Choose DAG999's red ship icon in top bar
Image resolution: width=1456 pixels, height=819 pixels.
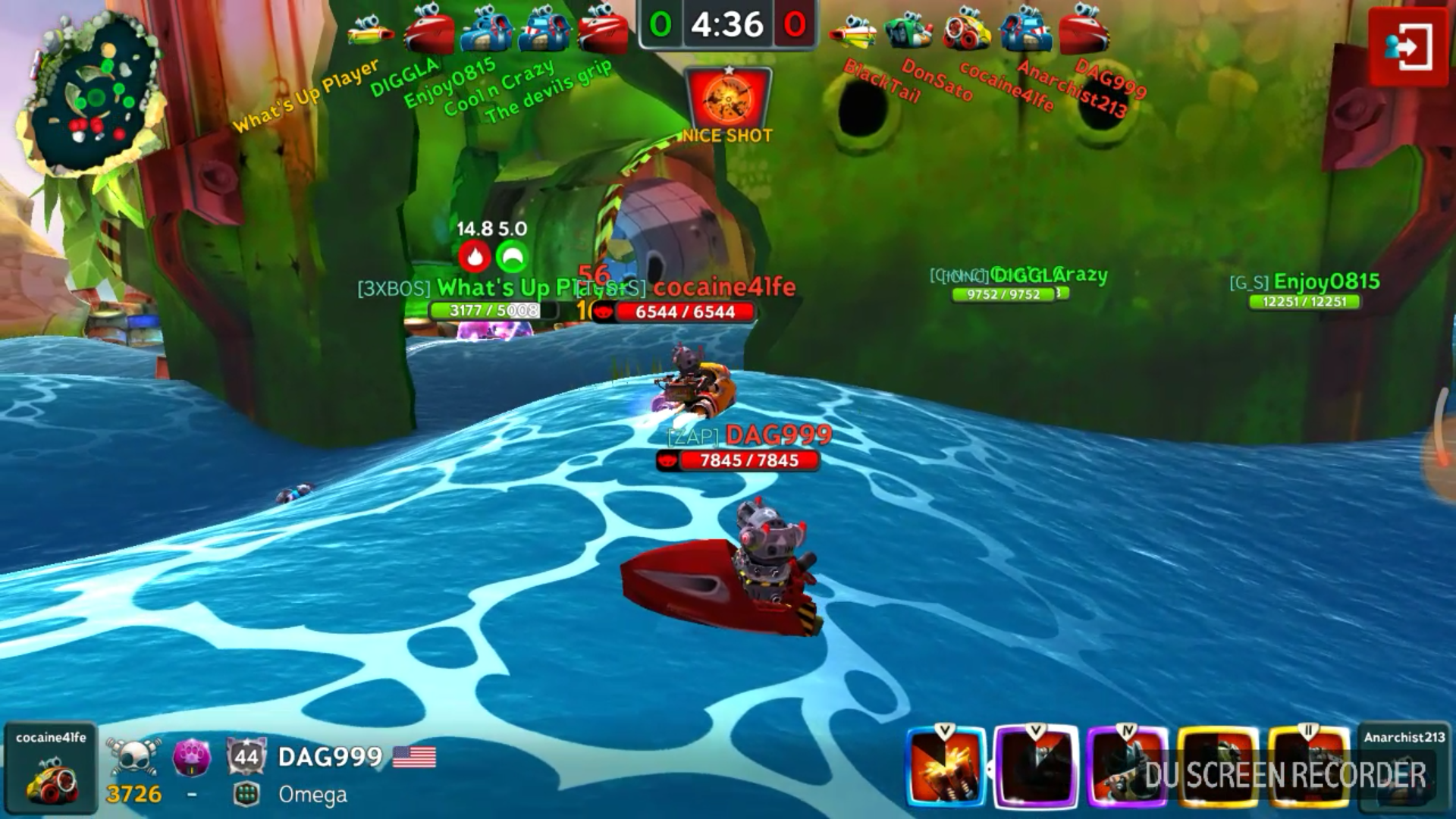(1084, 30)
